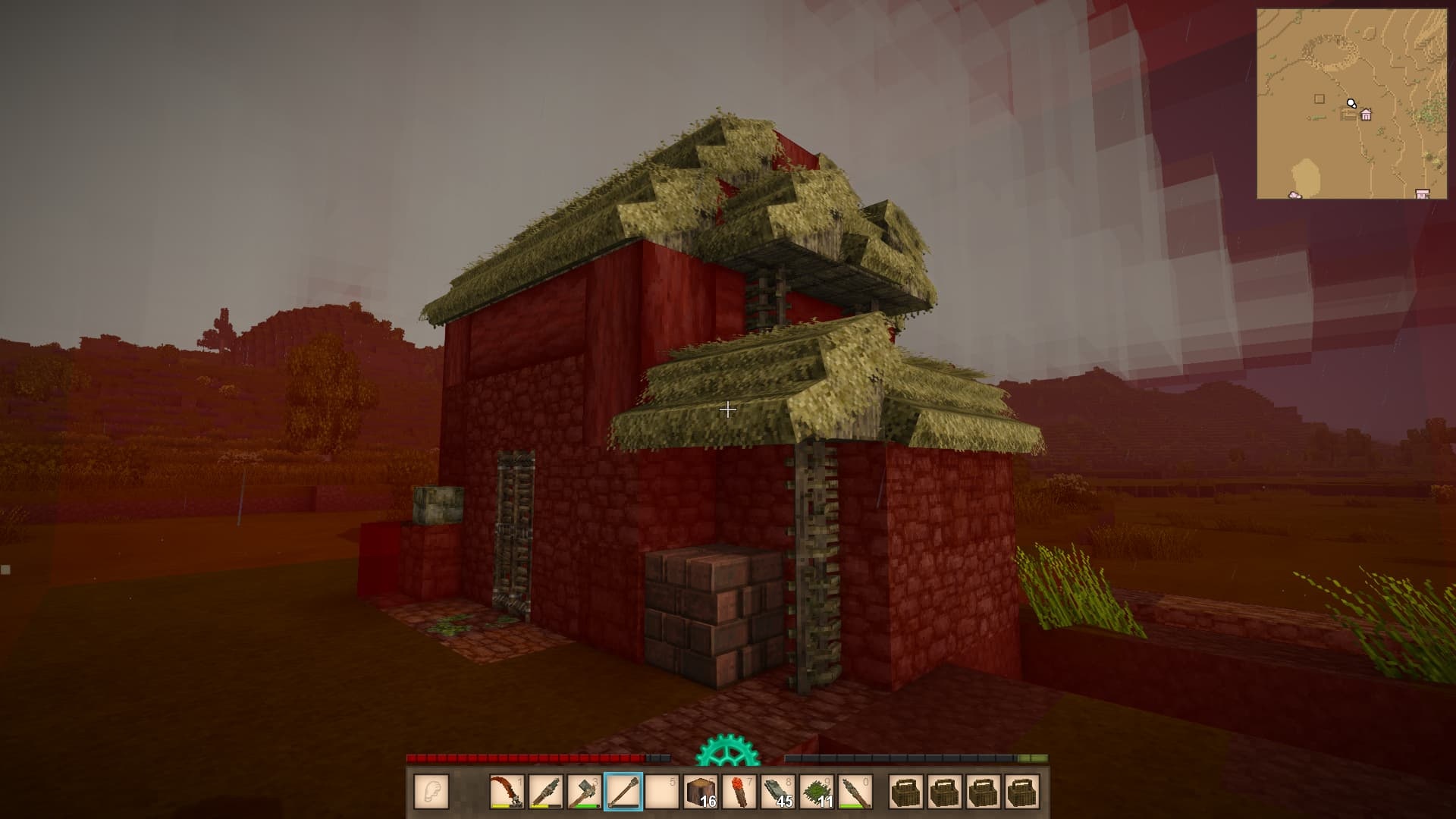Select the item stack of 45
This screenshot has height=819, width=1456.
(x=777, y=792)
